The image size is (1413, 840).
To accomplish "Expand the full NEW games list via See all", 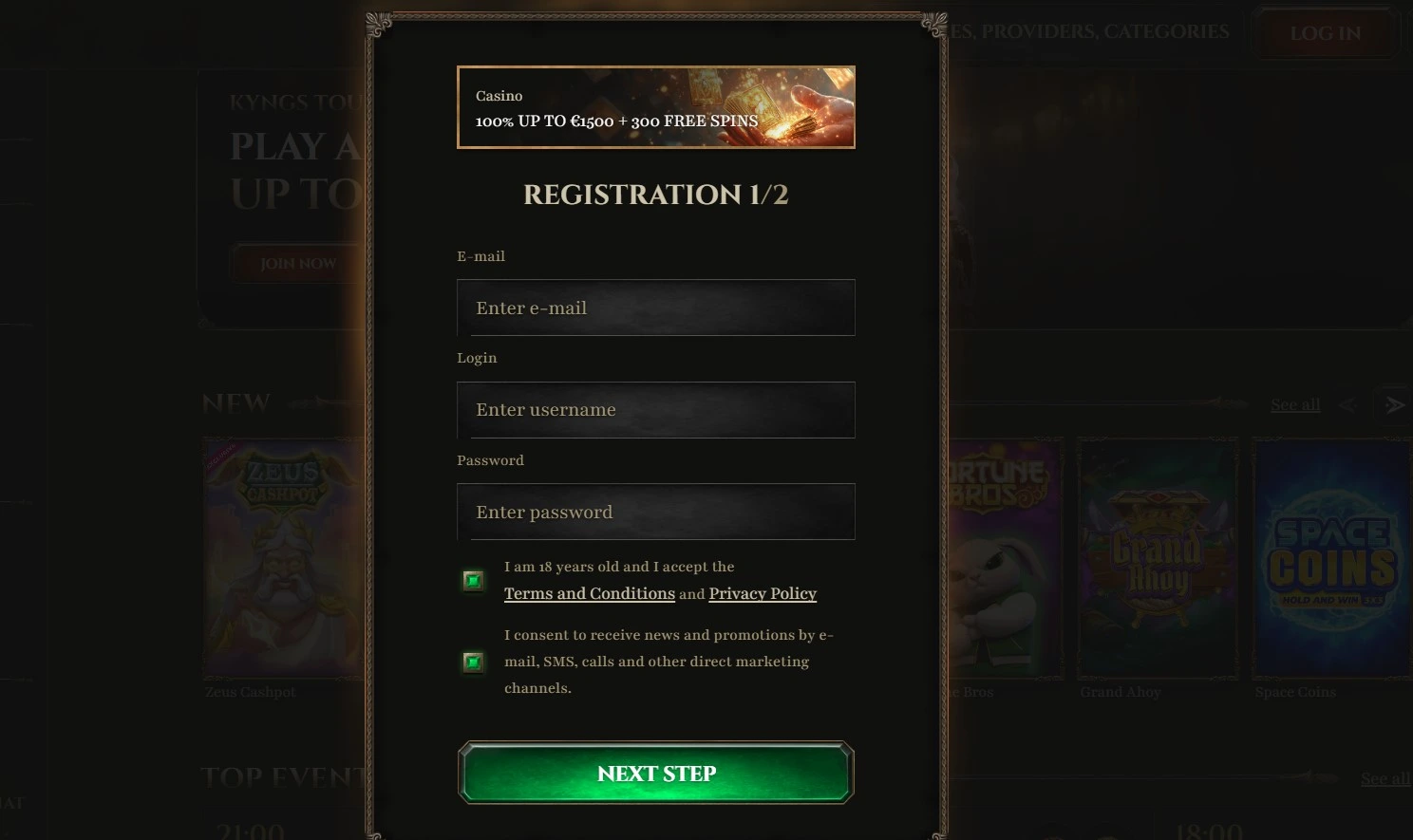I will pyautogui.click(x=1294, y=403).
